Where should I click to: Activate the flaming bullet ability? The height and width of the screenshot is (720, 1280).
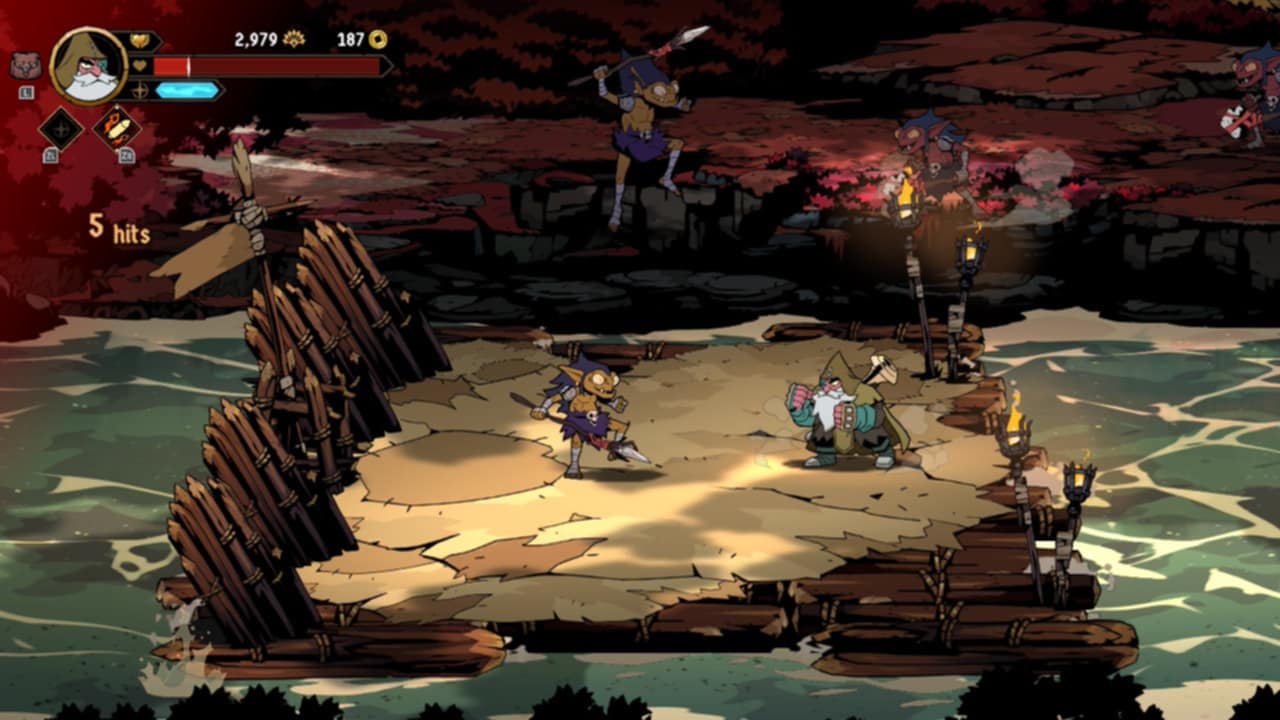click(x=117, y=128)
